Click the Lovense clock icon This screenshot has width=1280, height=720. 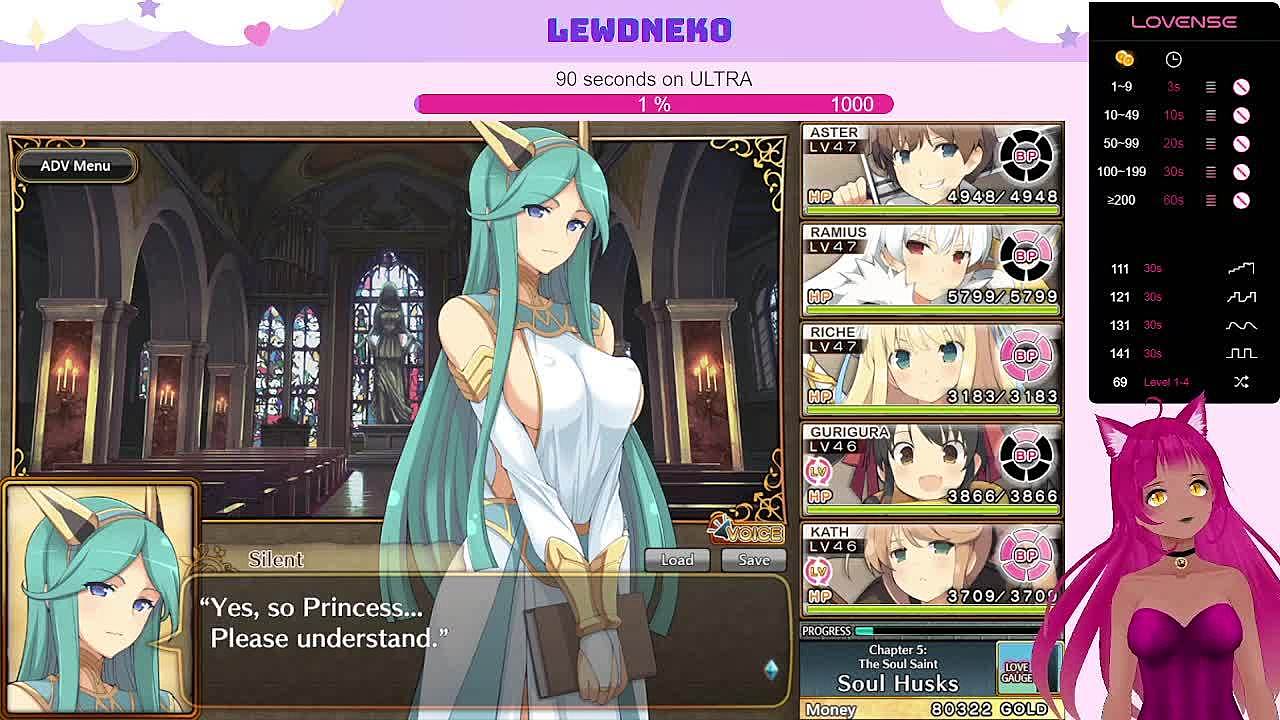[1173, 60]
